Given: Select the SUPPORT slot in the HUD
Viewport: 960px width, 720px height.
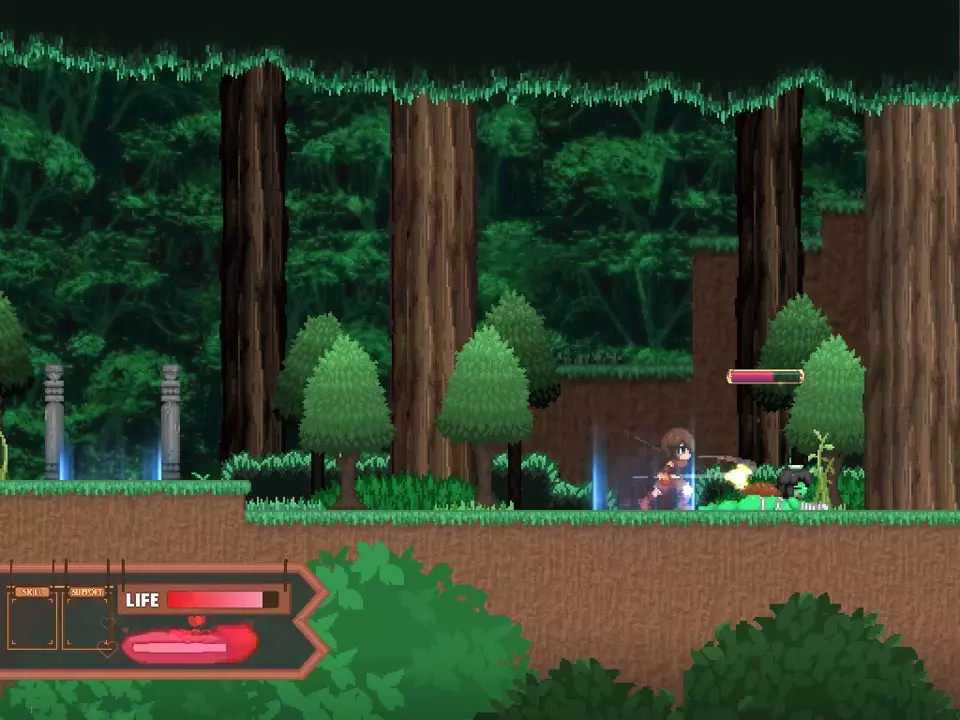Looking at the screenshot, I should (87, 620).
